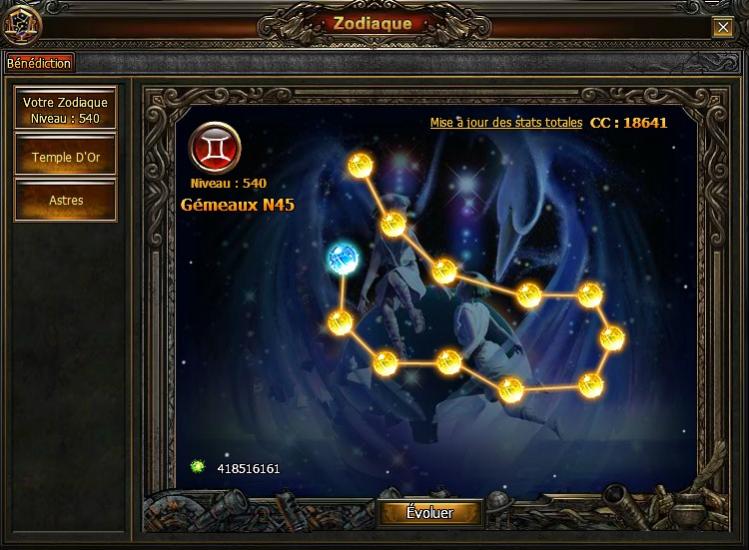Viewport: 749px width, 550px height.
Task: Open Mise à jour des stats totales link
Action: coord(505,124)
